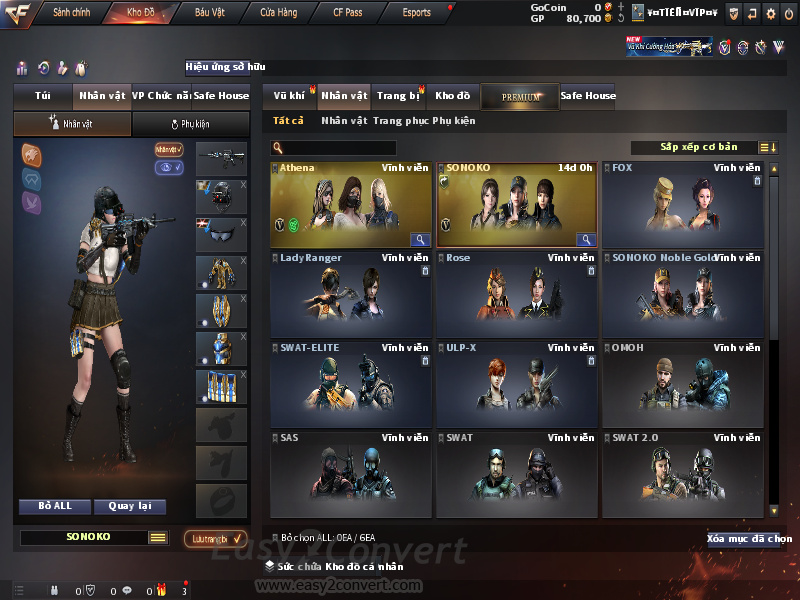
Task: Switch to the Vũ khí tab
Action: [x=289, y=96]
